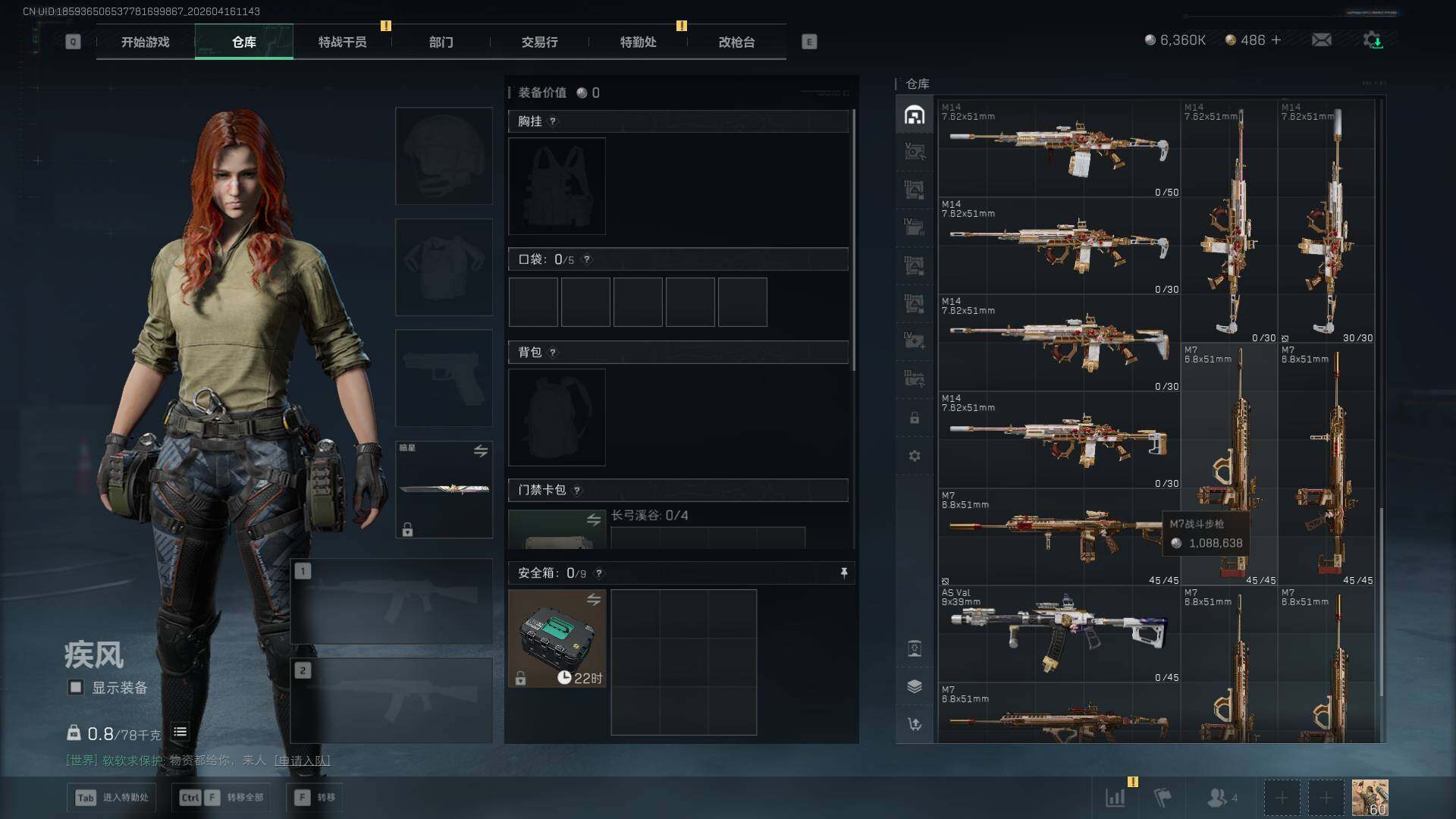Toggle the 显示装备 checkbox
The image size is (1456, 819).
coord(76,688)
